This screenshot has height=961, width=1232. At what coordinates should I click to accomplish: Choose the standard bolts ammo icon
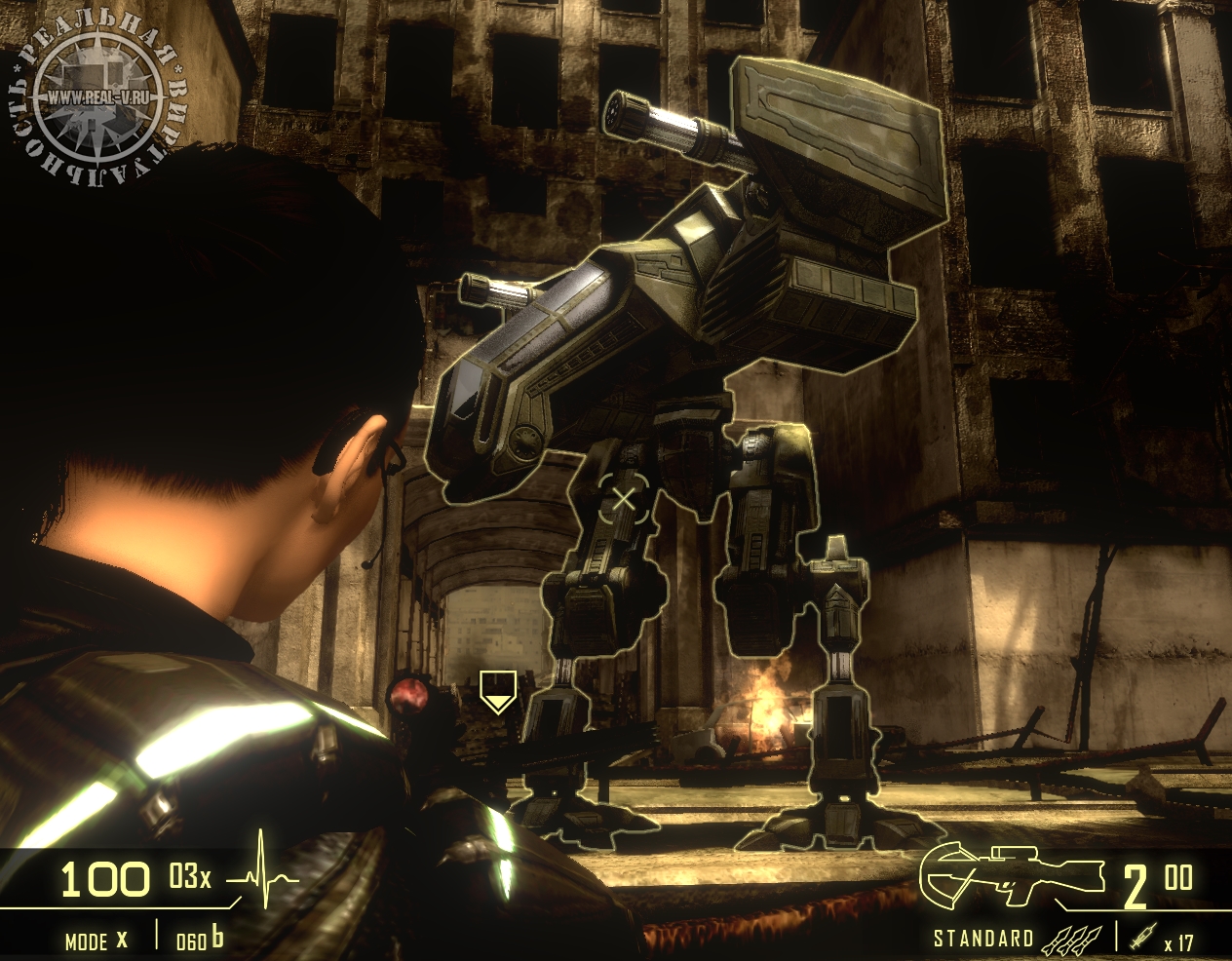tap(1073, 940)
